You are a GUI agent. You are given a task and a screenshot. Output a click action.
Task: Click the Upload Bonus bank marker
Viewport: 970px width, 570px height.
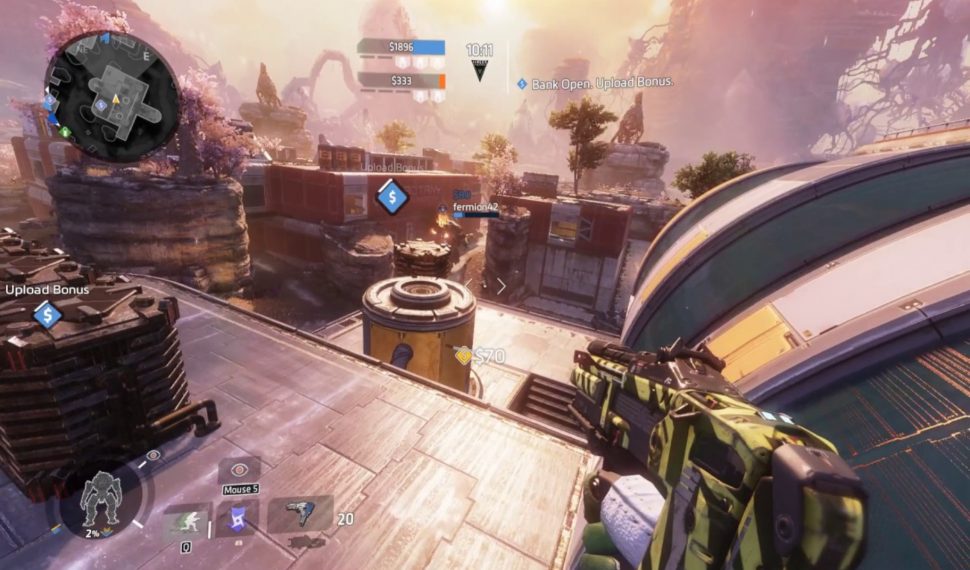47,315
